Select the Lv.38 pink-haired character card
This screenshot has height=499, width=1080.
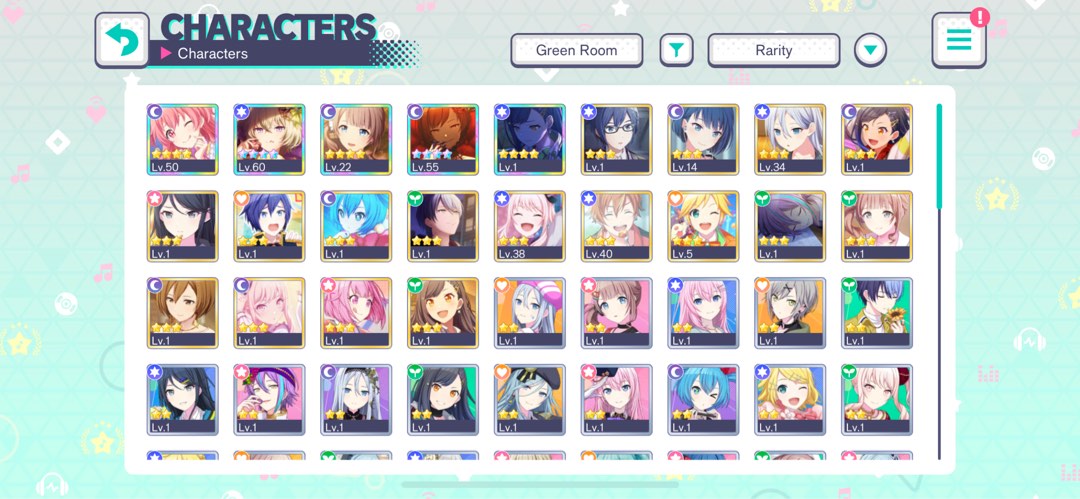point(530,227)
